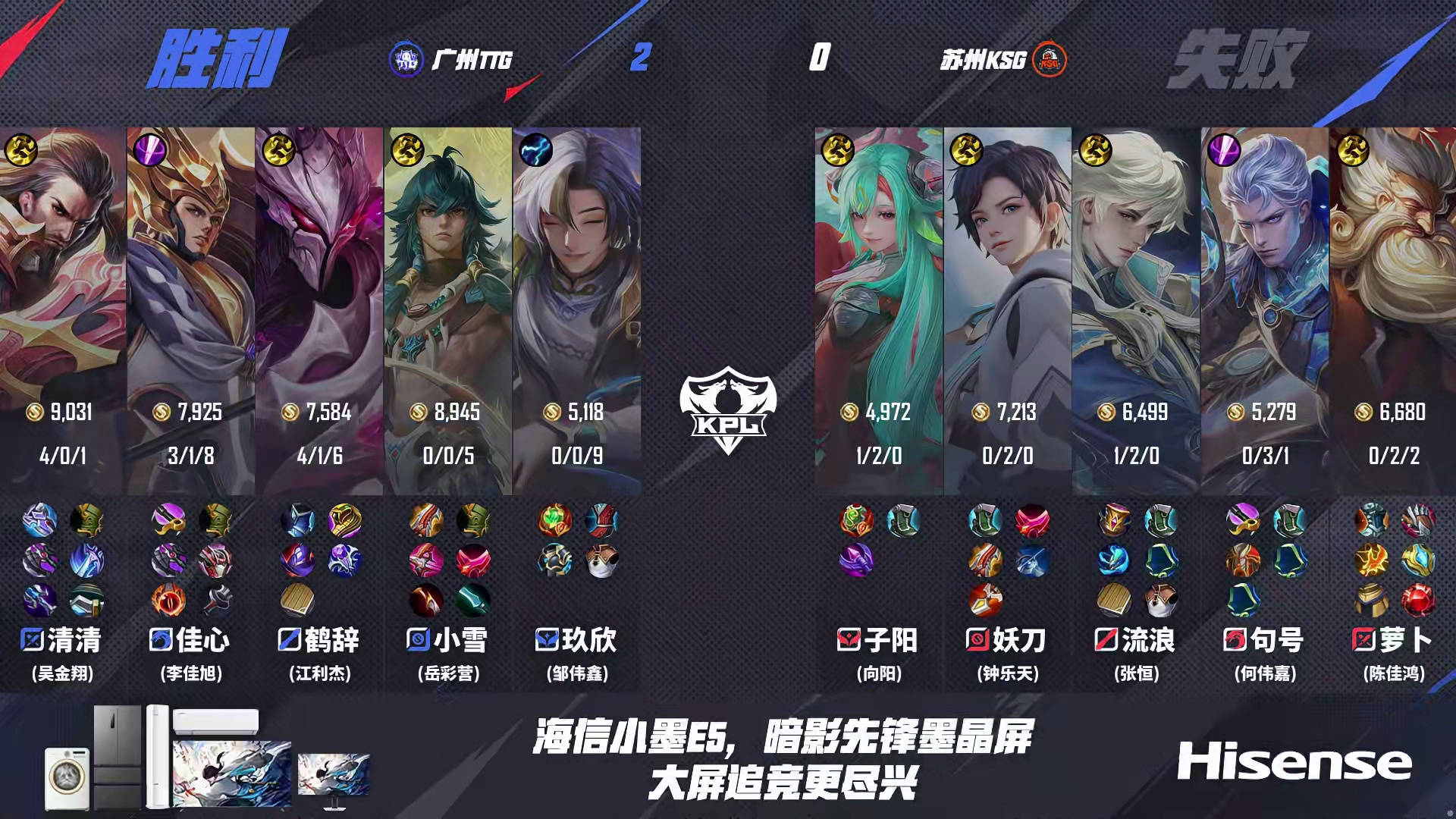Click the purple badge above 佳心's portrait
Viewport: 1456px width, 819px height.
[x=149, y=150]
